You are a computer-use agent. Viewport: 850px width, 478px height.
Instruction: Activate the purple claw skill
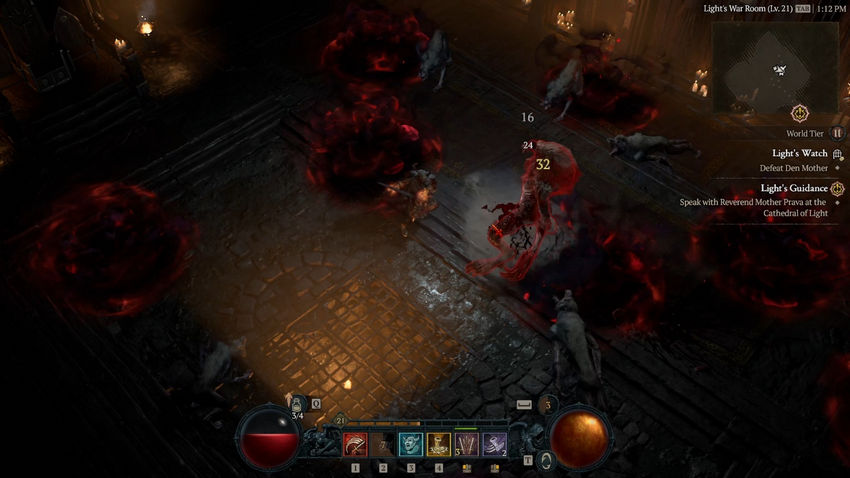pyautogui.click(x=495, y=444)
